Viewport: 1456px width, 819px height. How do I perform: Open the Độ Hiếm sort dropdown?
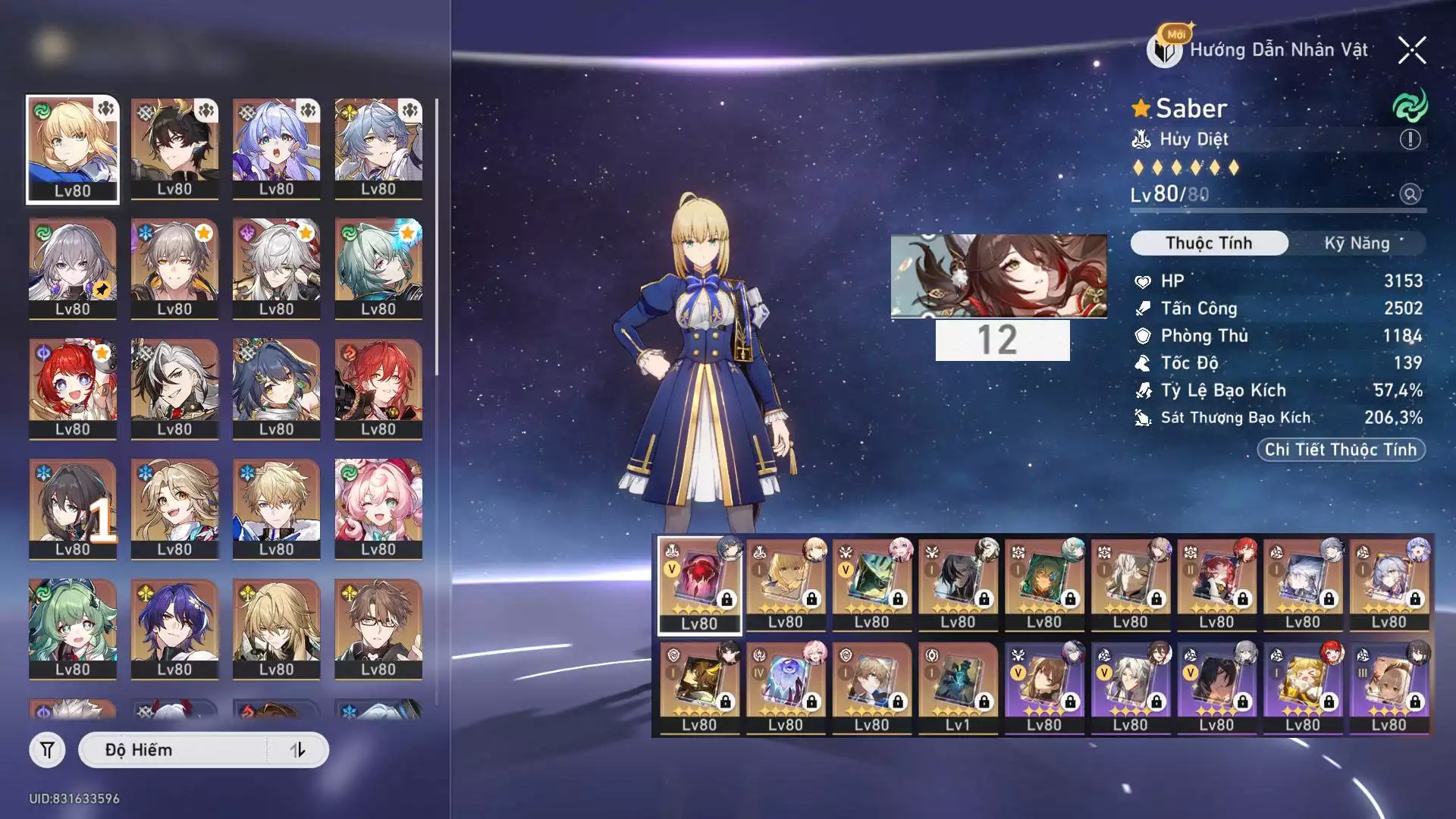tap(174, 750)
